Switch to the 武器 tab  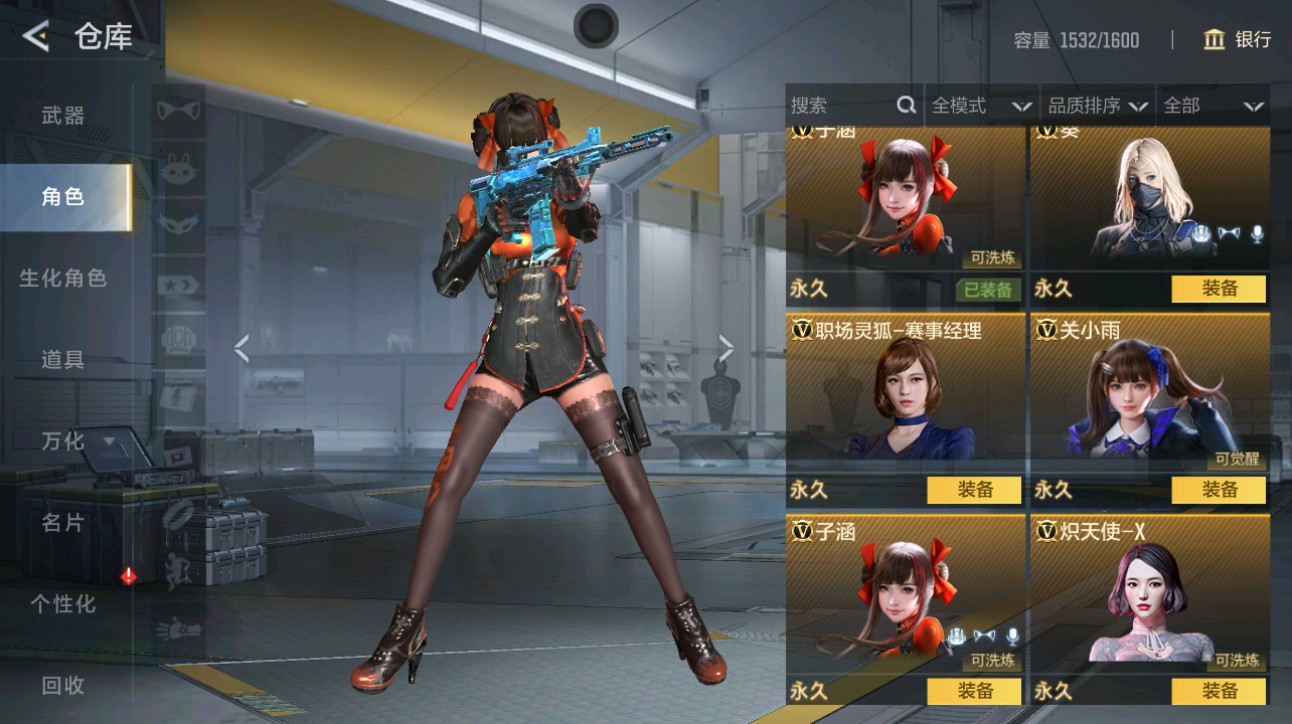[63, 115]
